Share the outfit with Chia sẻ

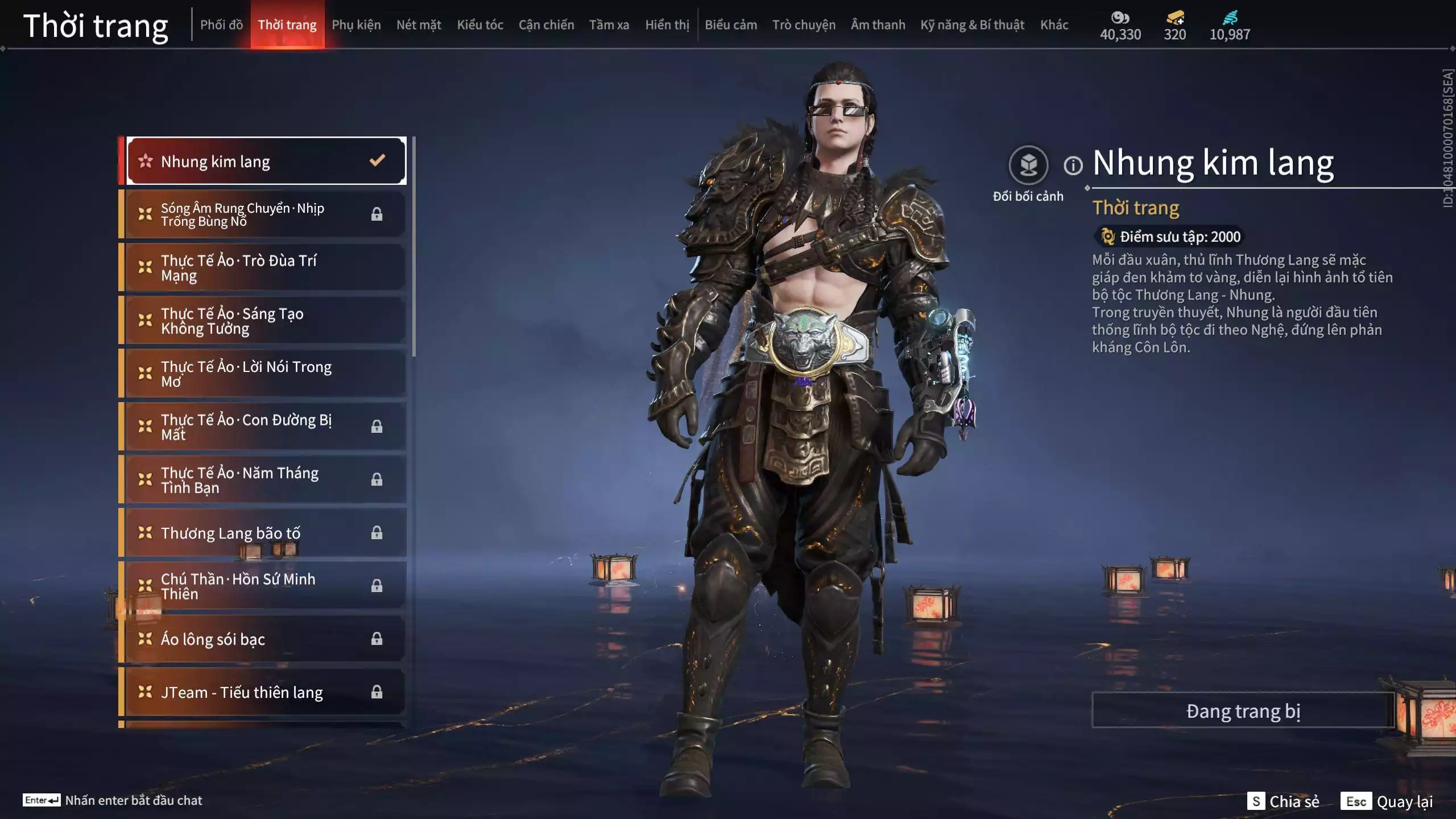[1283, 801]
